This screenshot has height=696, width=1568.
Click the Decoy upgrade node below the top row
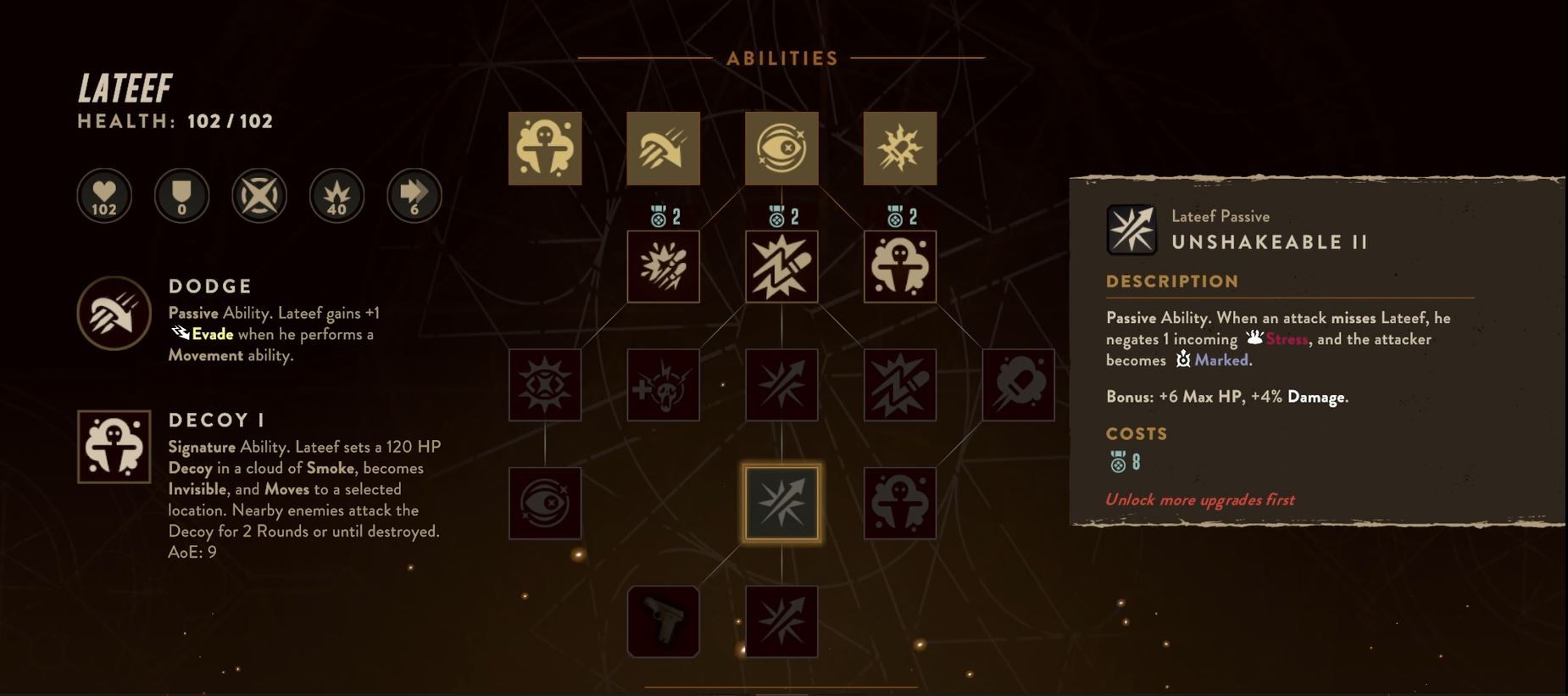click(x=900, y=265)
